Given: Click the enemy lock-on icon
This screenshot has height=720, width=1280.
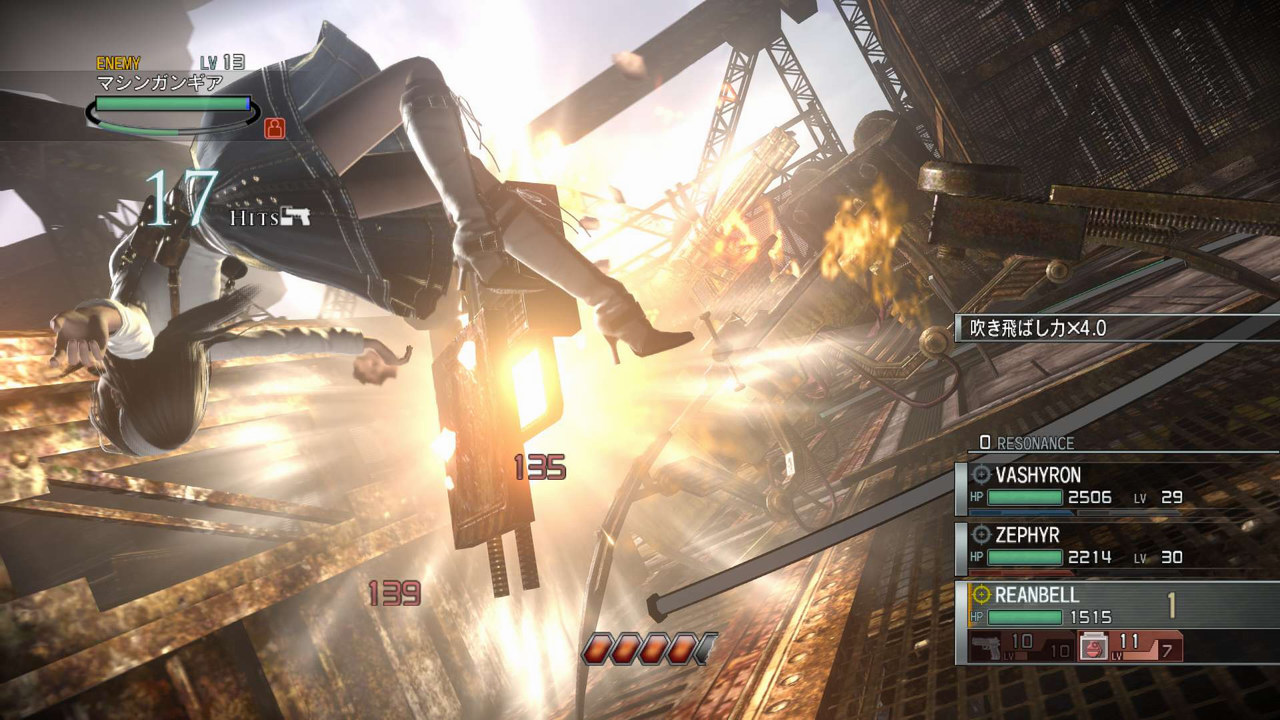Looking at the screenshot, I should (x=274, y=127).
